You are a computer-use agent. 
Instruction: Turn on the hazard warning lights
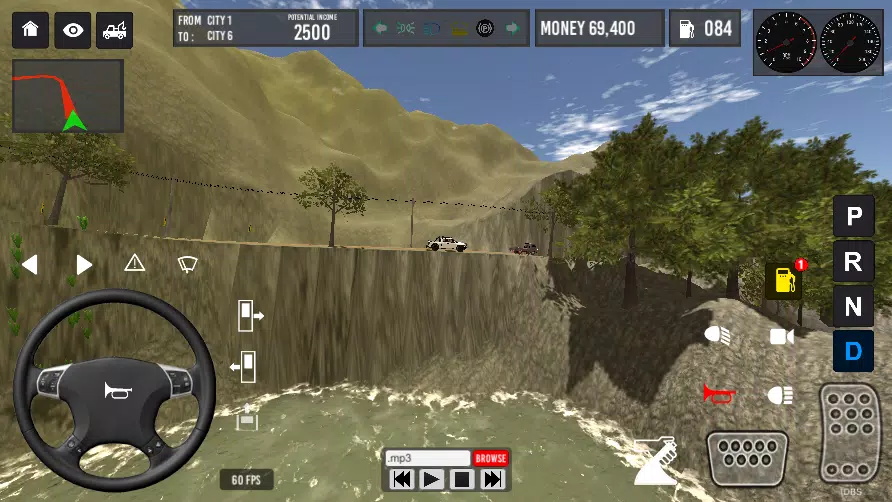coord(135,264)
